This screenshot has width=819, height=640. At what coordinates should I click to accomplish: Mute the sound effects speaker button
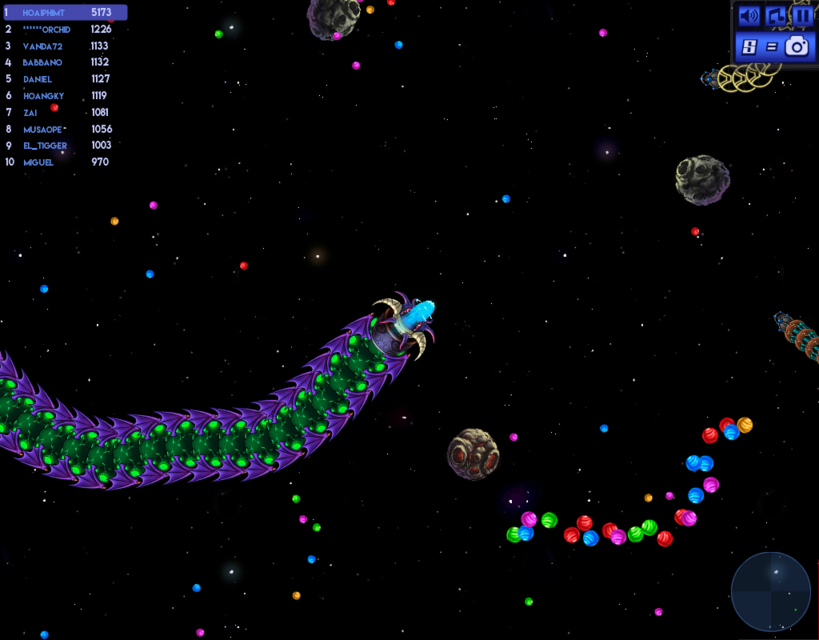pos(748,16)
